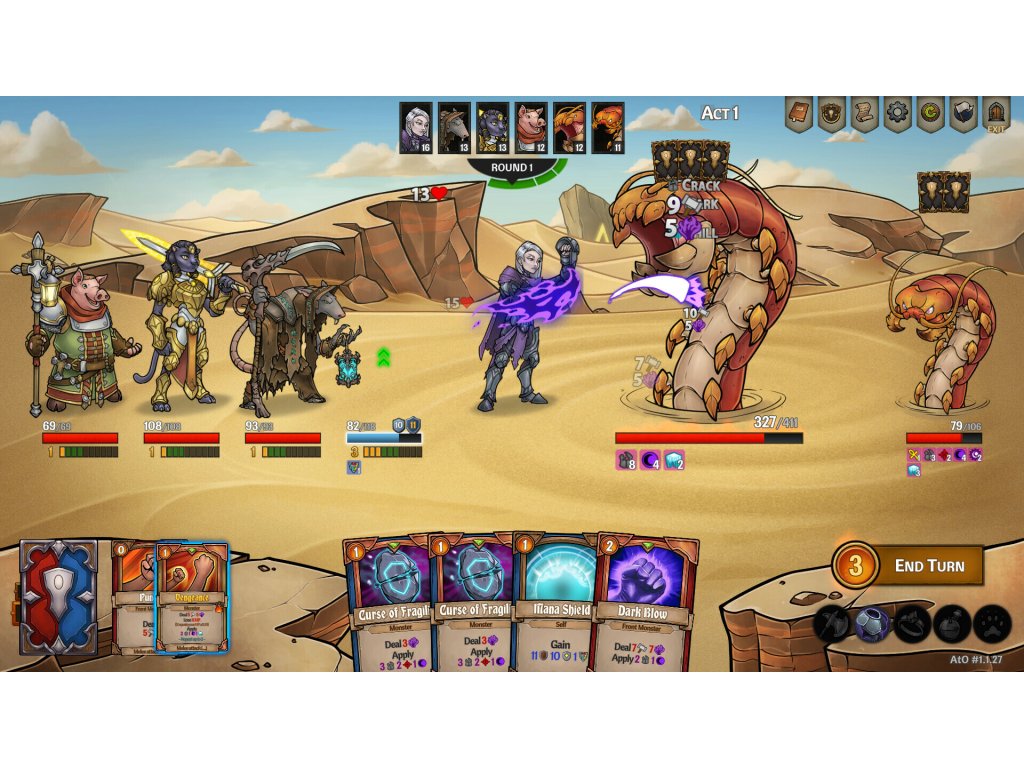
Task: Click the potion accessory equipment slot
Action: click(x=952, y=624)
